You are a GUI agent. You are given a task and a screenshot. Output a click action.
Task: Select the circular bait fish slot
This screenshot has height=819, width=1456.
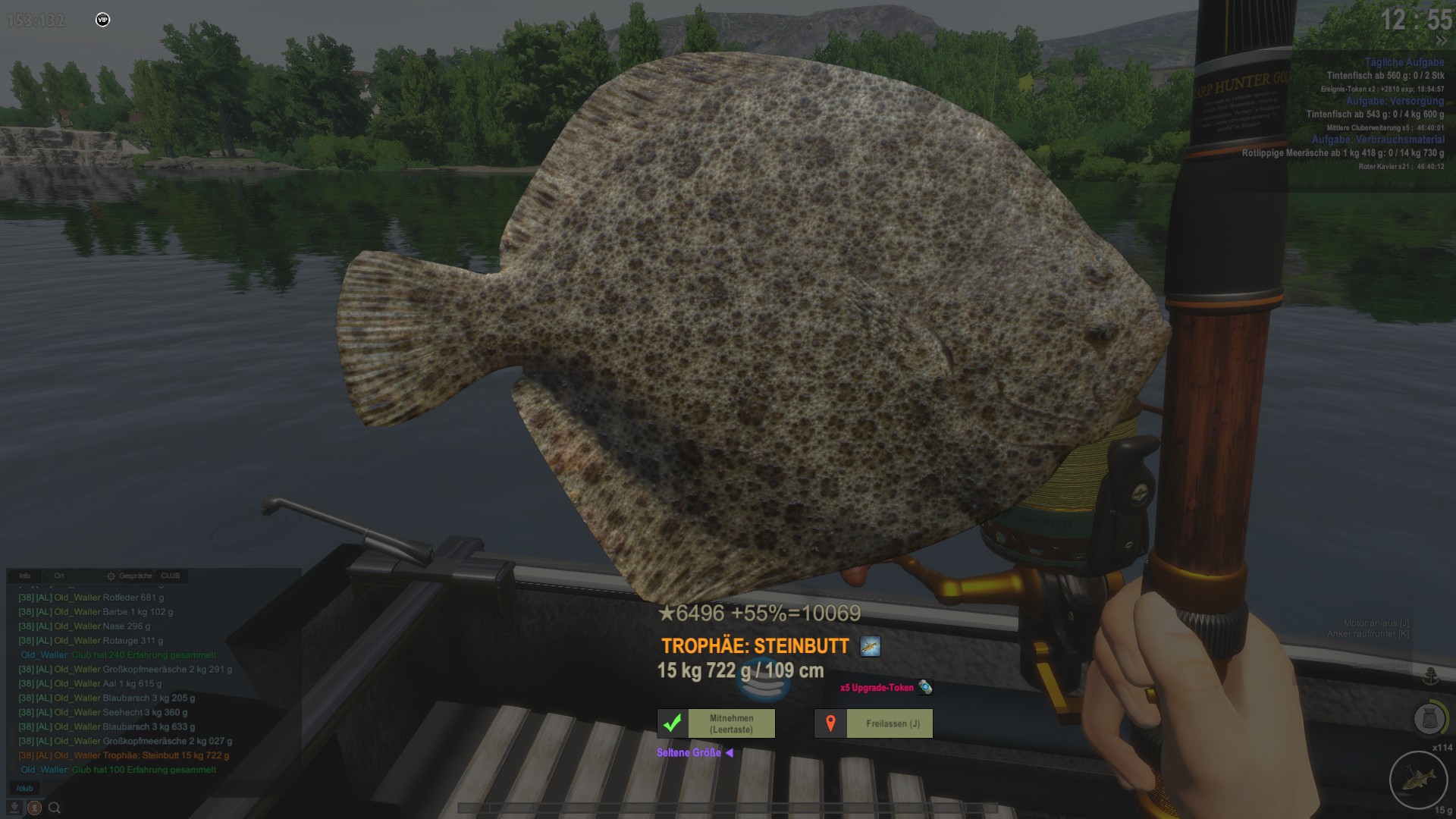(1418, 779)
